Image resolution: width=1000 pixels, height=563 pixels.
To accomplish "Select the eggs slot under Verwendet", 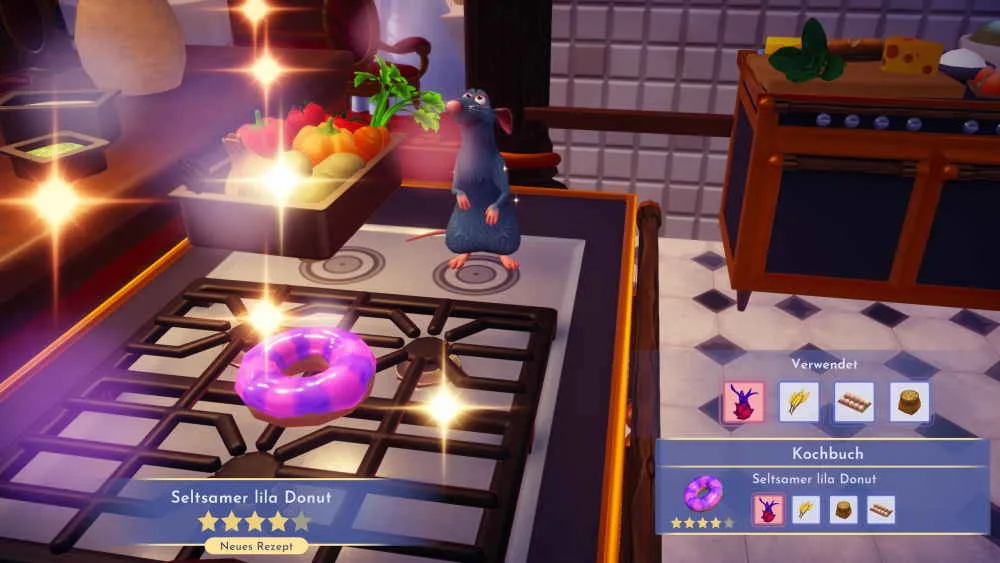I will [854, 401].
